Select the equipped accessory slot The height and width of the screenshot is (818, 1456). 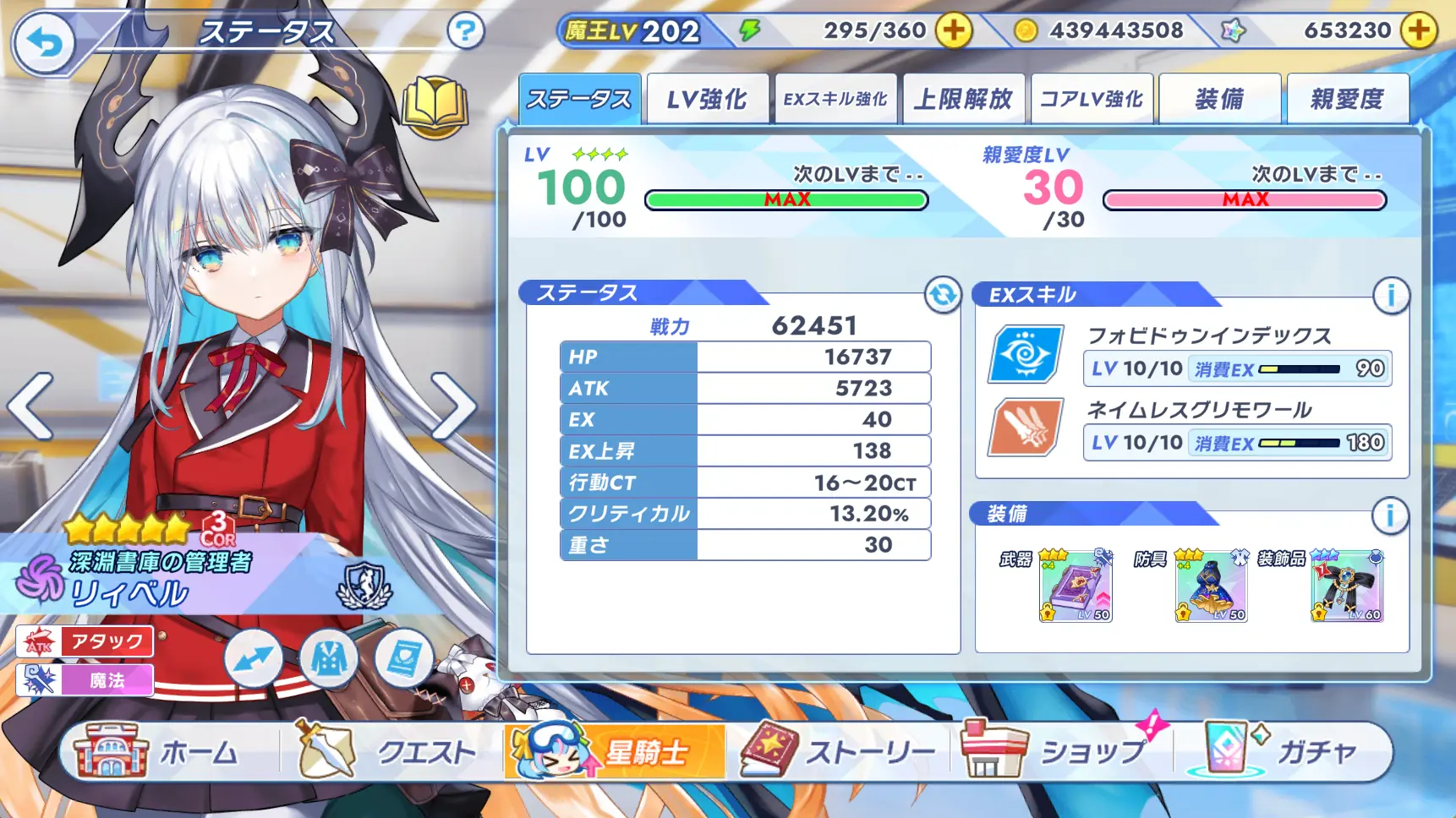coord(1347,585)
